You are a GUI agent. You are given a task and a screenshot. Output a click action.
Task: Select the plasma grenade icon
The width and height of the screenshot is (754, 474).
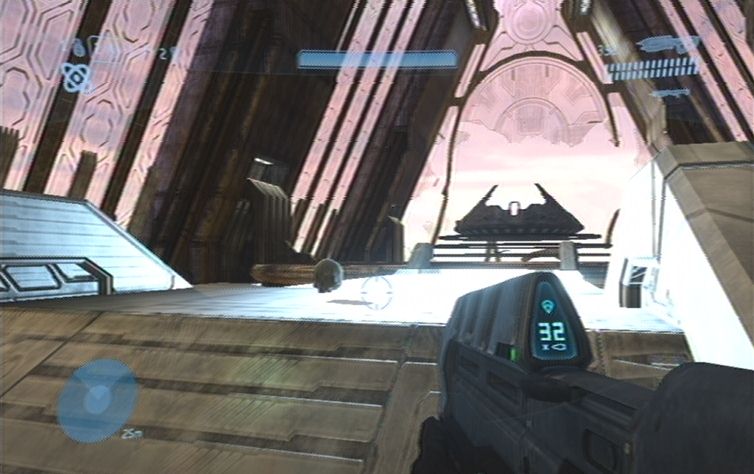[75, 76]
